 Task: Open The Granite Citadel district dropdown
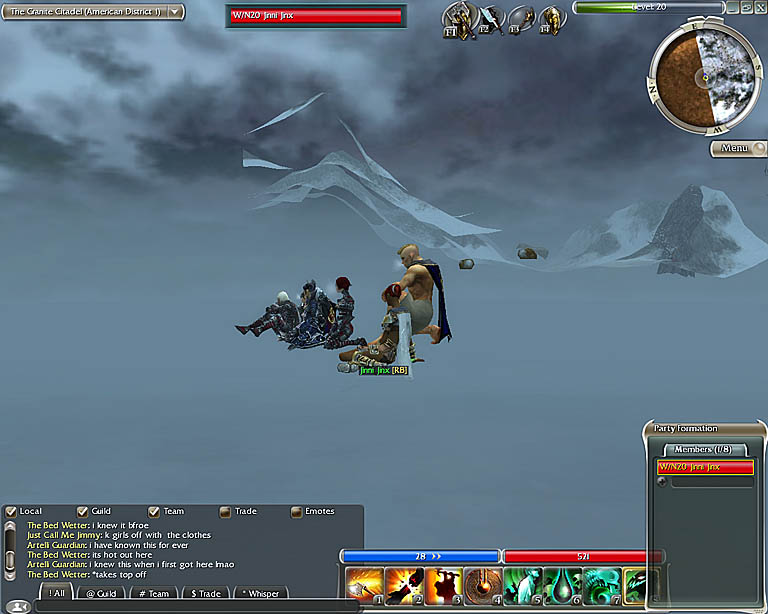point(176,11)
